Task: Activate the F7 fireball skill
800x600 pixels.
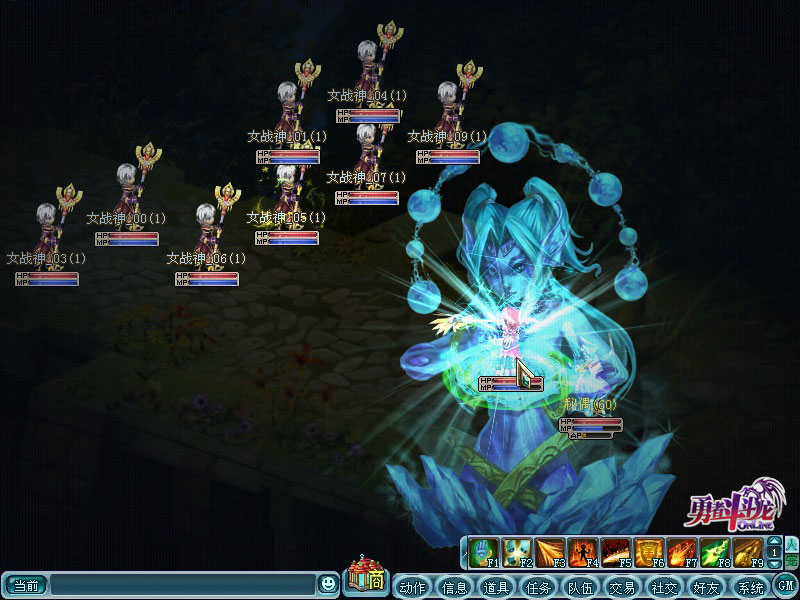Action: pos(681,552)
